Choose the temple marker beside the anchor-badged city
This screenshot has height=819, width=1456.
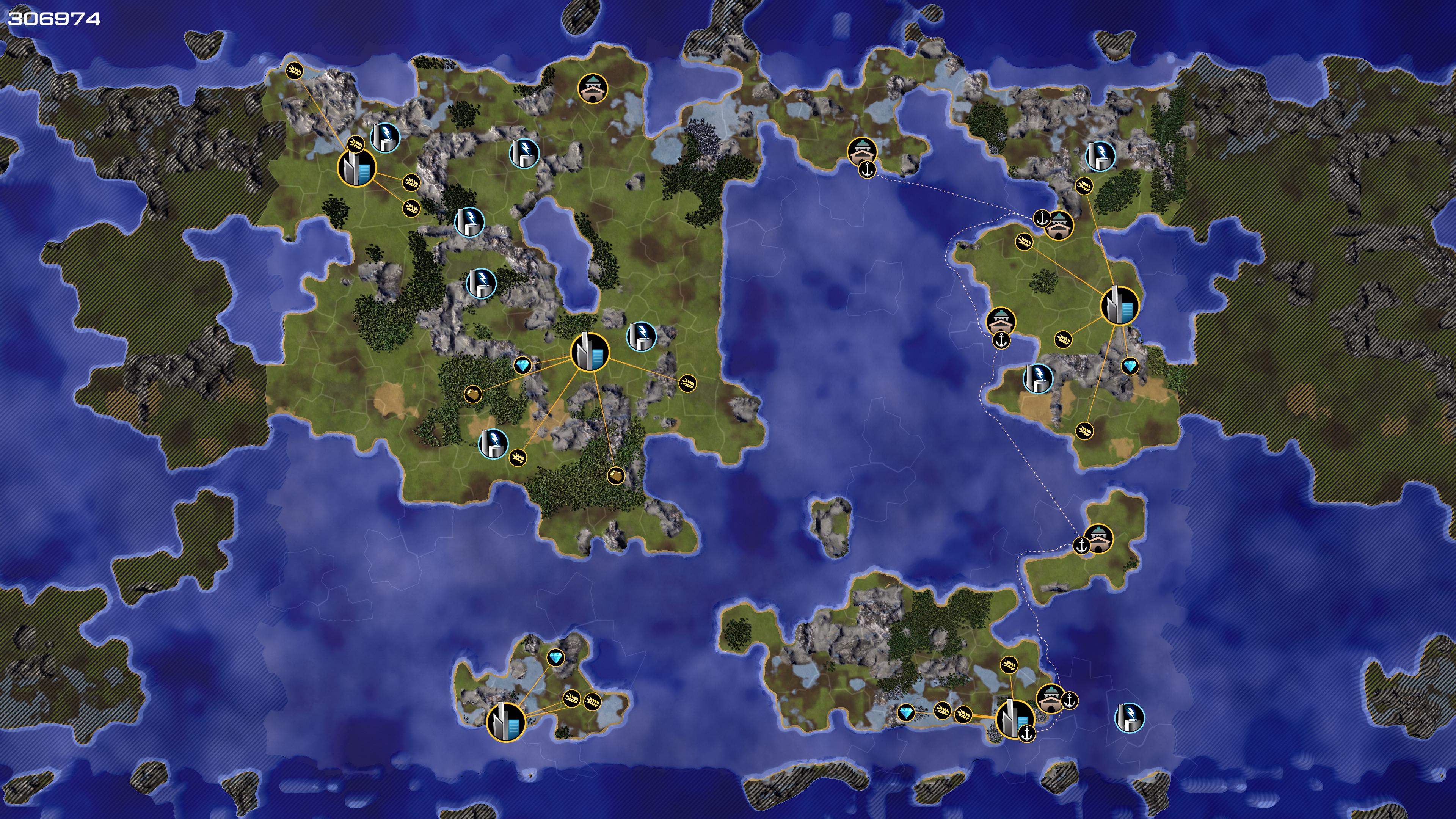(1050, 698)
